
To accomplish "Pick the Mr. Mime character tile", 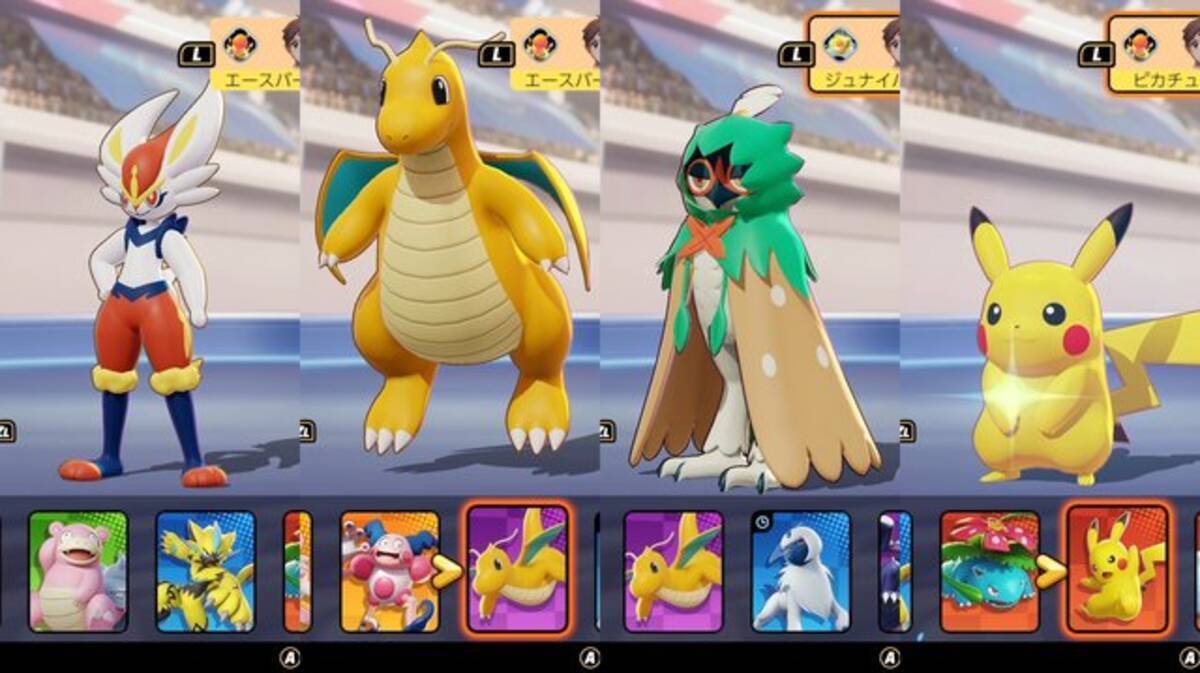I will click(x=389, y=571).
